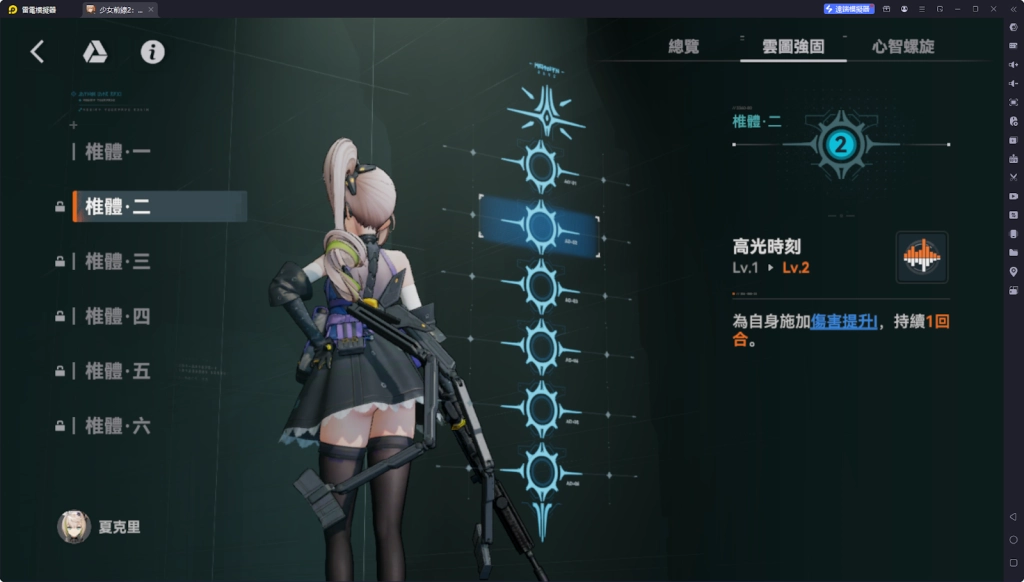Close the emulator window
The image size is (1024, 582).
pyautogui.click(x=993, y=9)
